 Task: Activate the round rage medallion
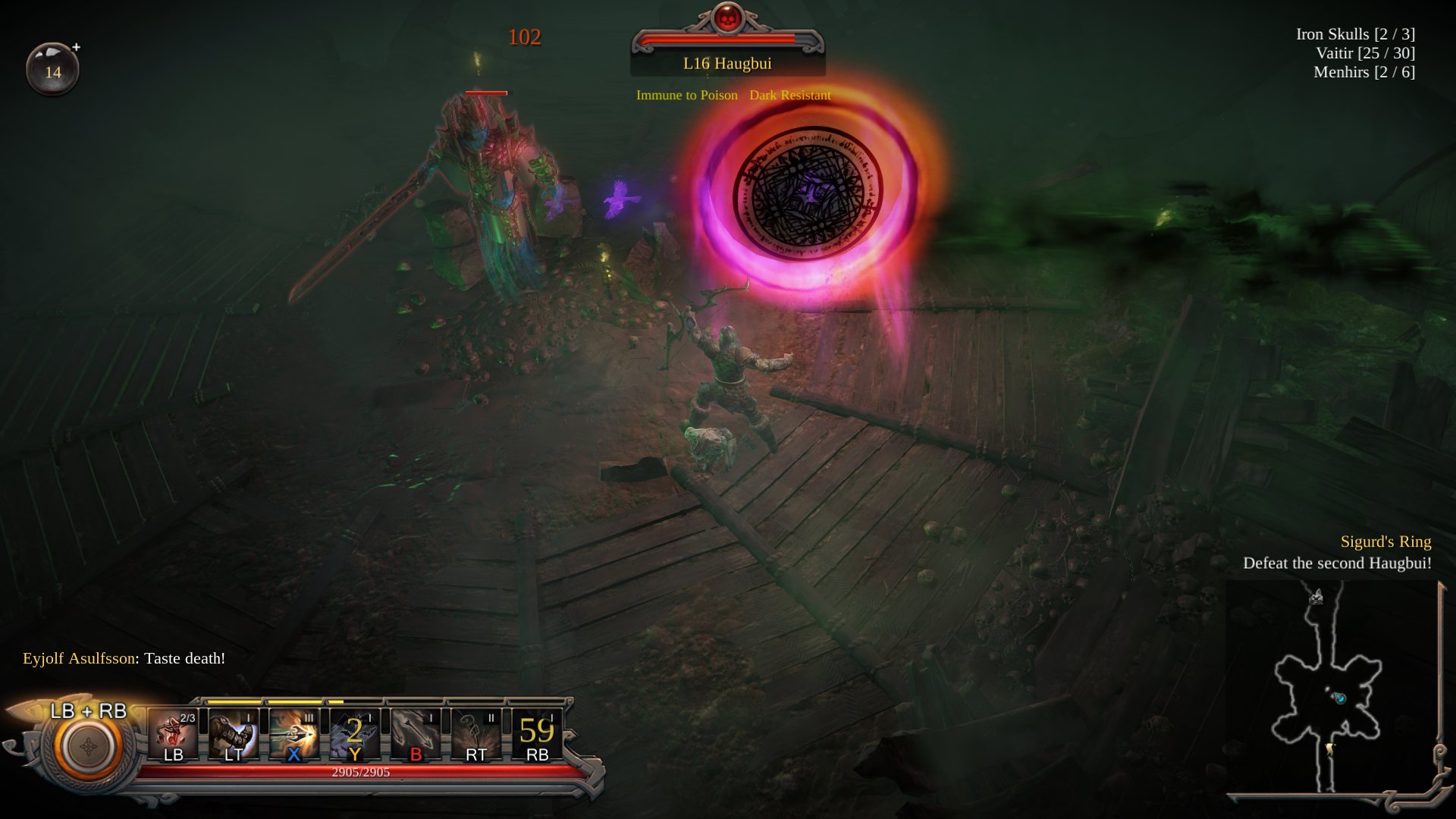click(88, 747)
